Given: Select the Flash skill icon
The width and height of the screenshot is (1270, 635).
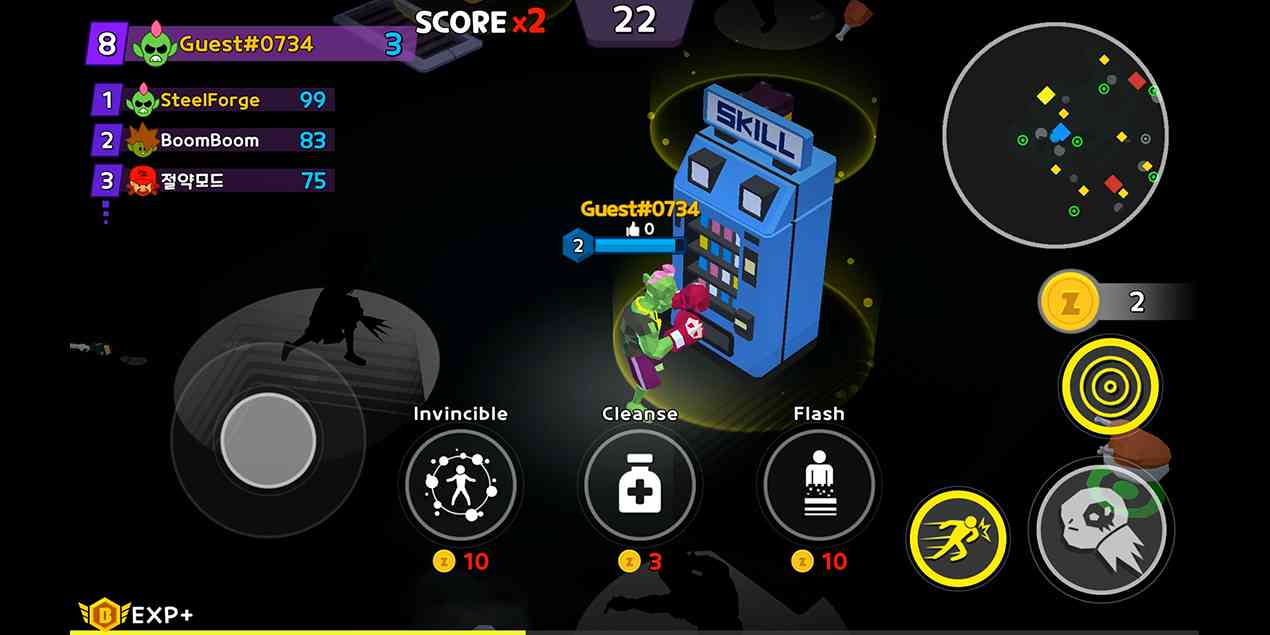Looking at the screenshot, I should coord(818,486).
